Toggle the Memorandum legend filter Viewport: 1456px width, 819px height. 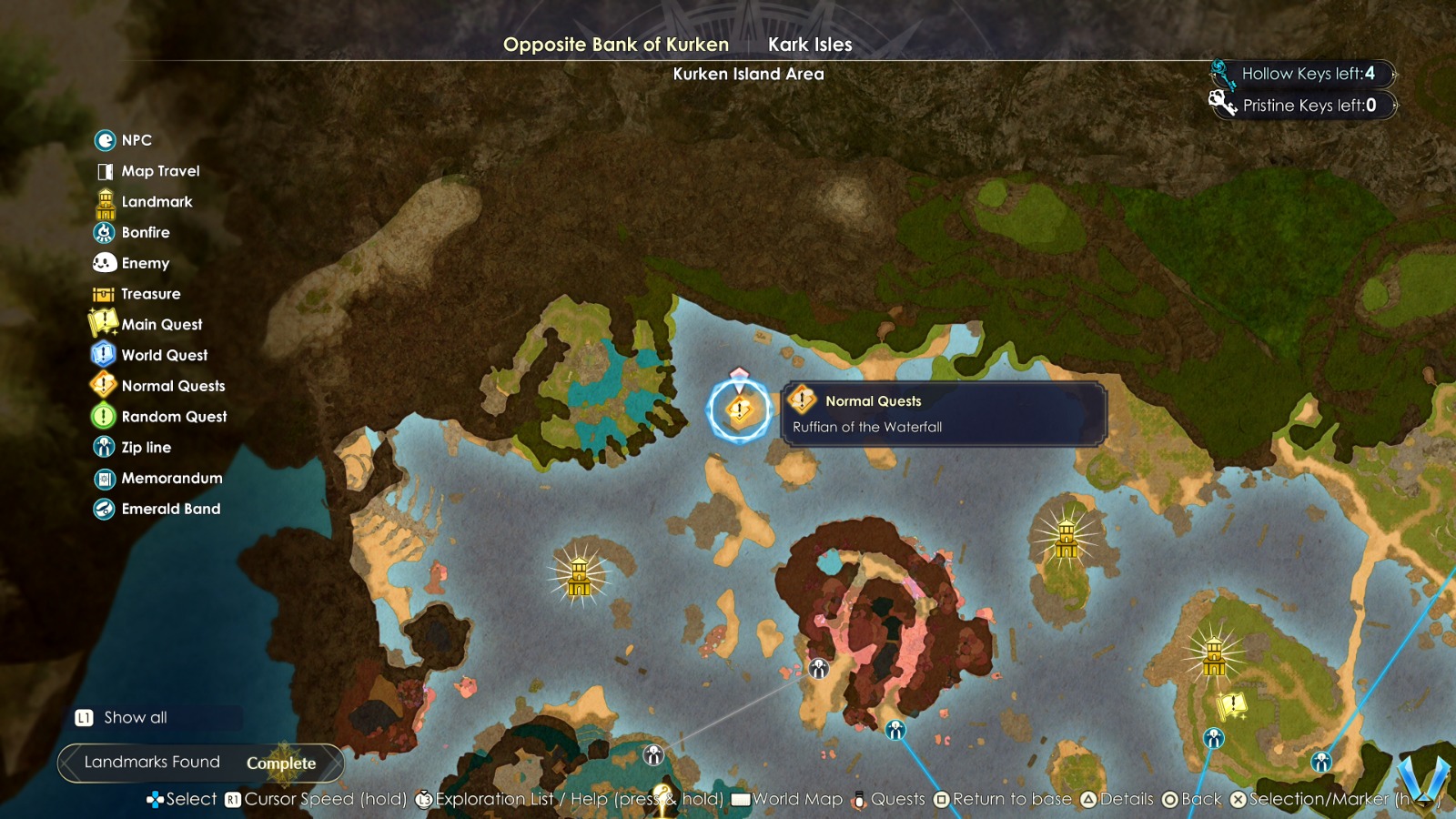pos(172,479)
